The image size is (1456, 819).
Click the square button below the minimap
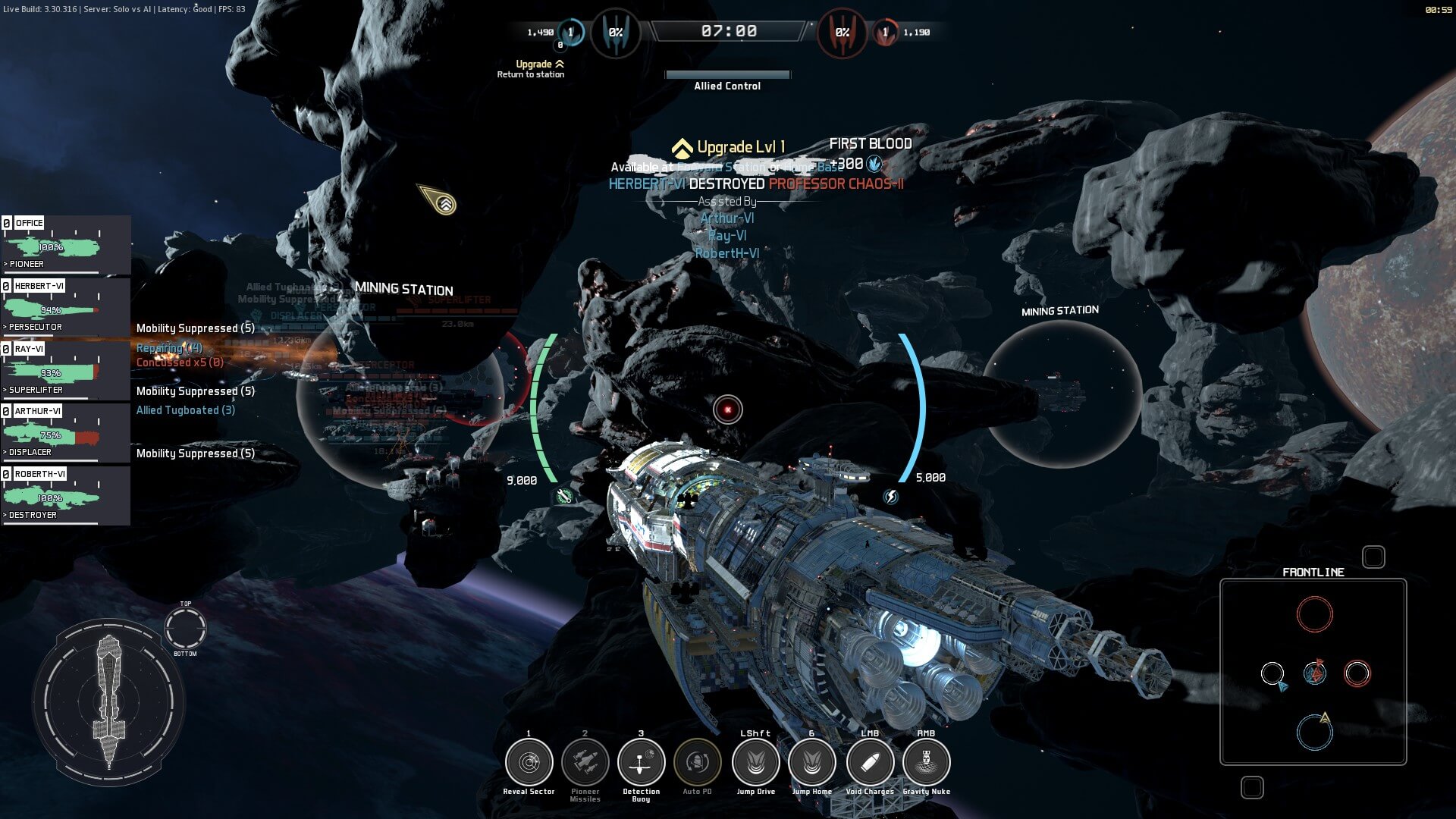pos(1252,787)
